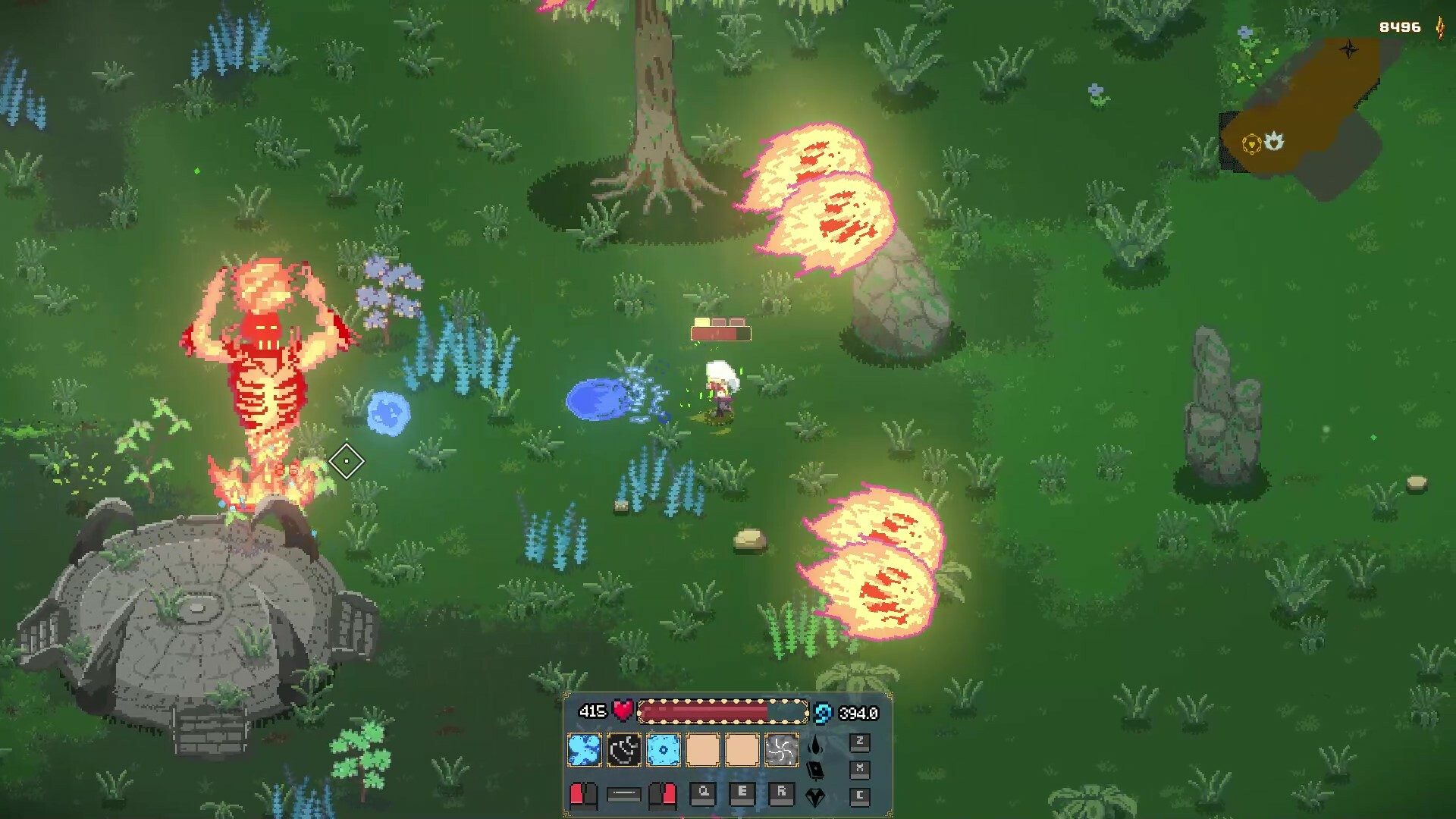The width and height of the screenshot is (1456, 819).
Task: Click the dark diamond gem icon
Action: tap(815, 799)
